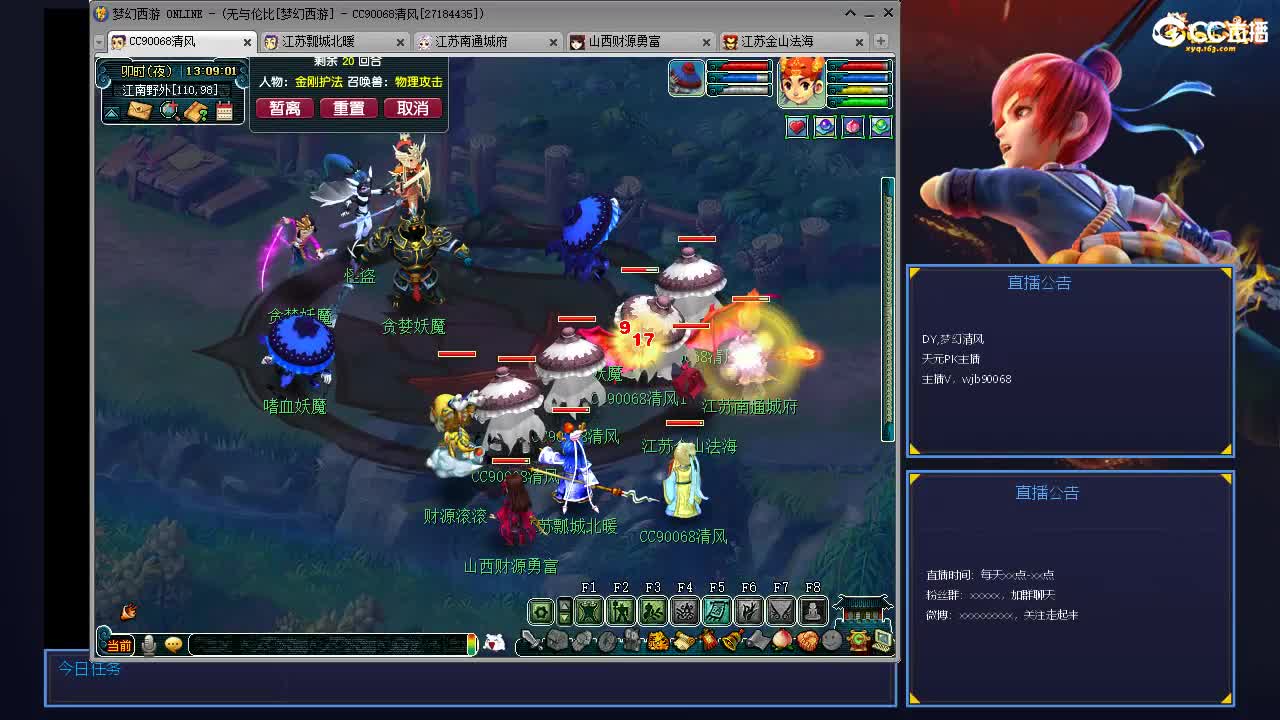
Task: Toggle the emote bubble icon near chat input
Action: 175,645
